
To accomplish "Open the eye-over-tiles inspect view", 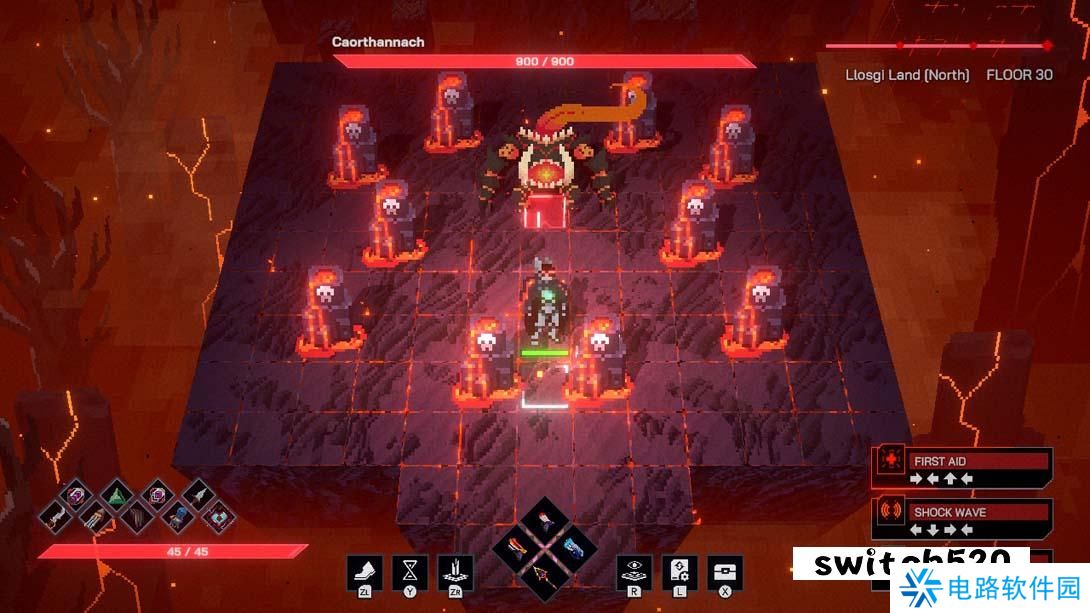I will tap(634, 571).
